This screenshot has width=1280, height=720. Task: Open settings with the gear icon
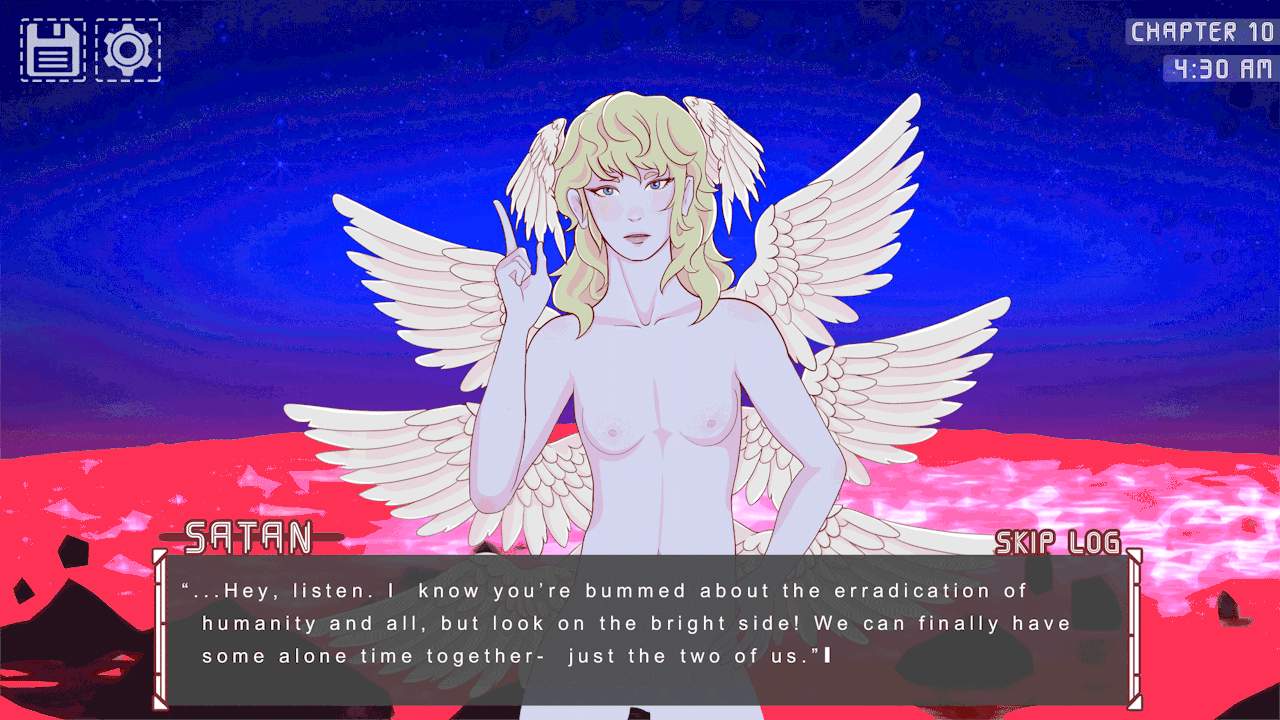(x=128, y=50)
